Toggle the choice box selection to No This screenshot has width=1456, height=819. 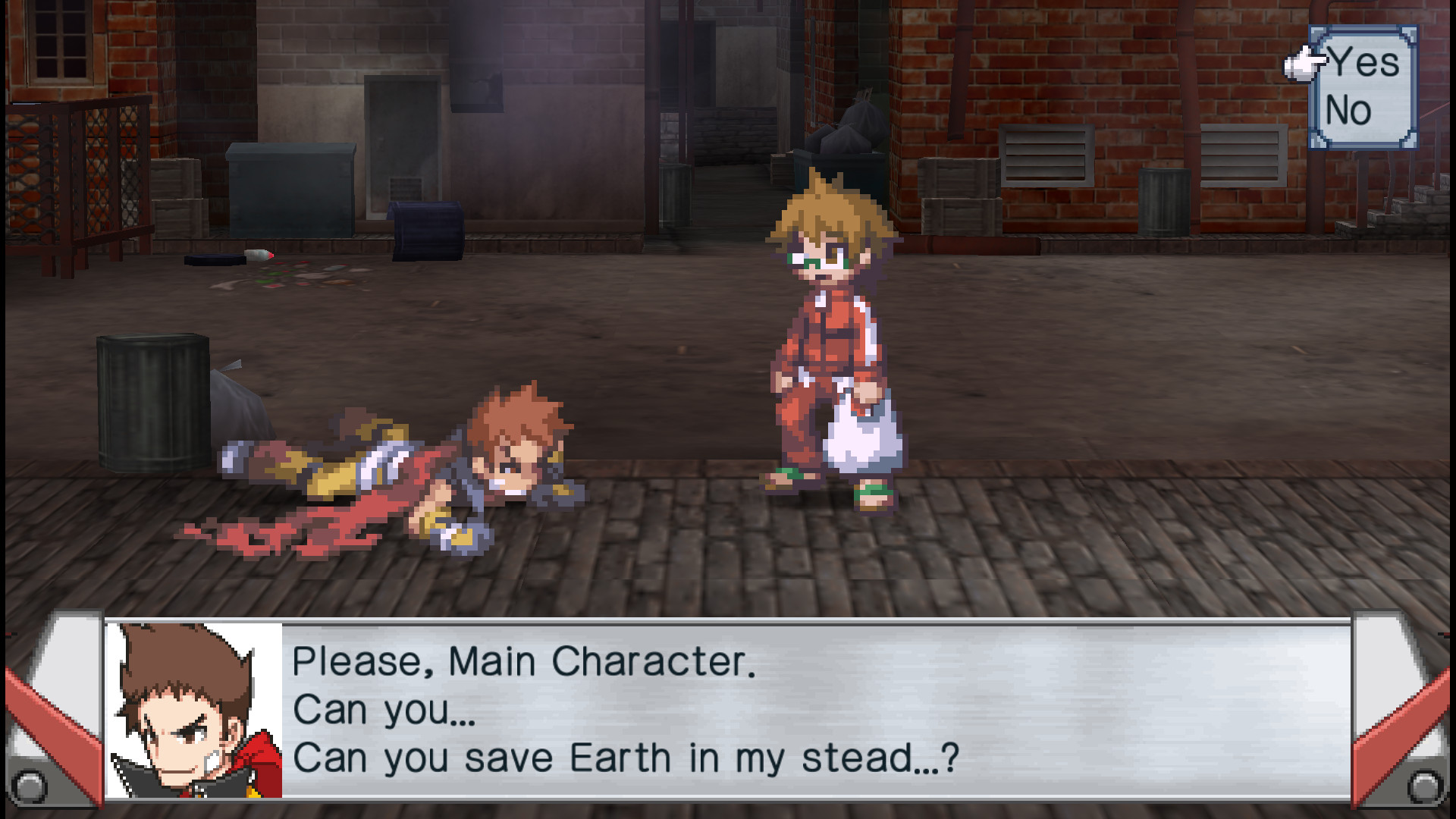tap(1349, 110)
